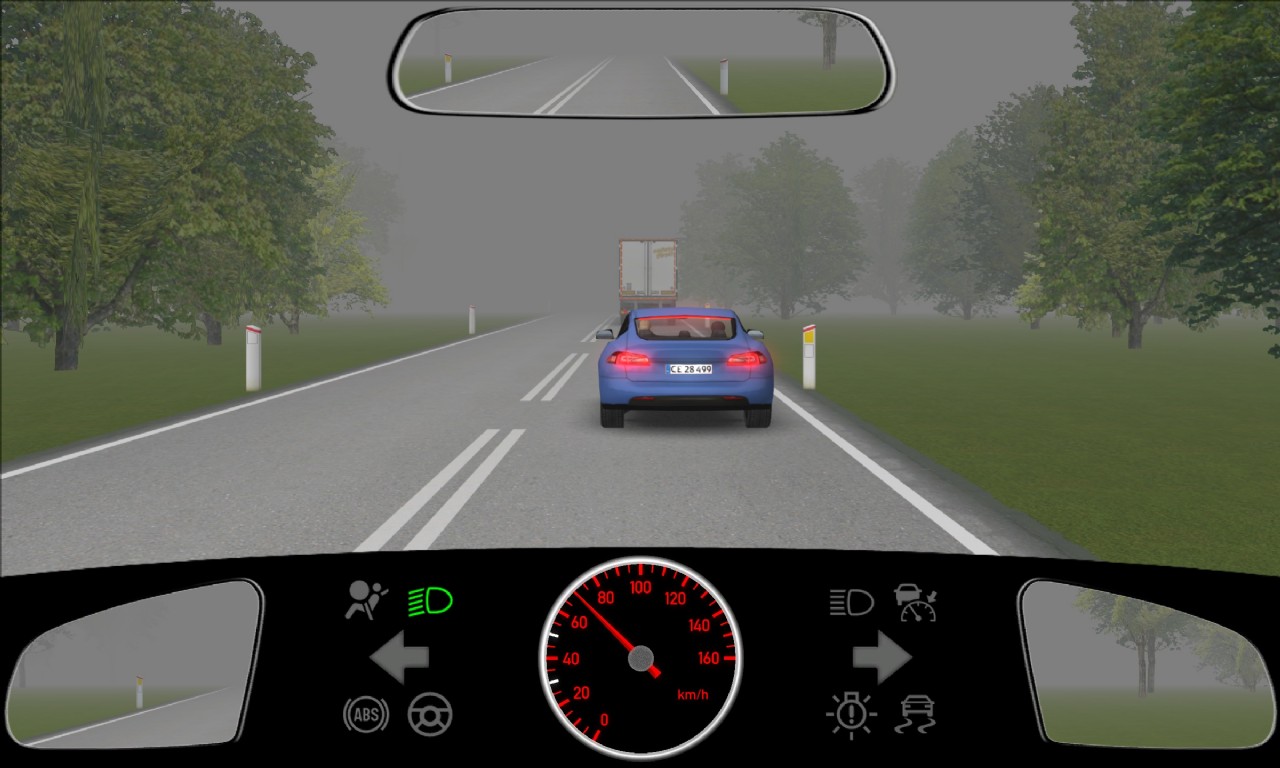Check the left side mirror
The height and width of the screenshot is (768, 1280).
pos(135,662)
